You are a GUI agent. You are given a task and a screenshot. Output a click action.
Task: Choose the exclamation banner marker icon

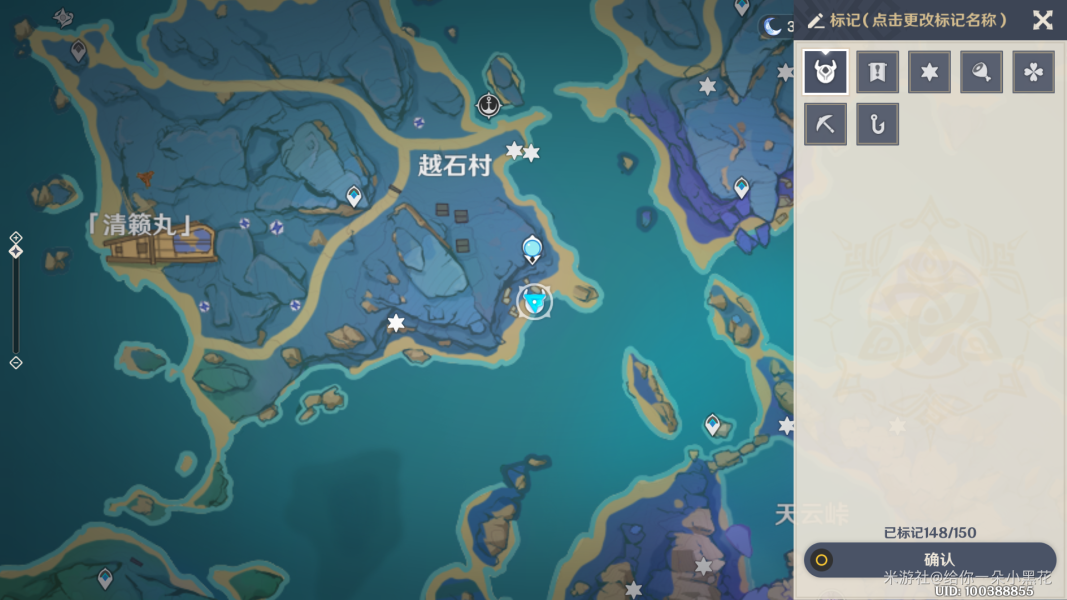click(x=877, y=72)
